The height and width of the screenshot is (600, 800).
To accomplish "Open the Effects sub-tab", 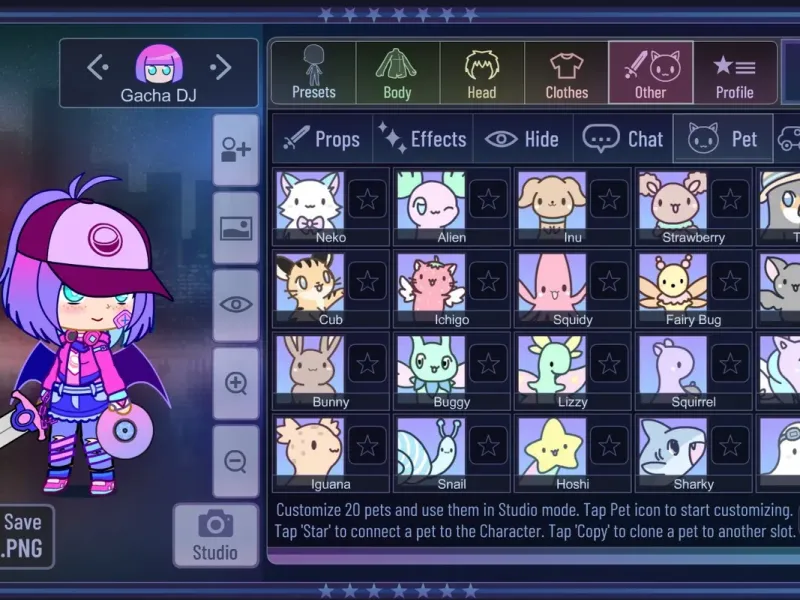I will pyautogui.click(x=423, y=139).
